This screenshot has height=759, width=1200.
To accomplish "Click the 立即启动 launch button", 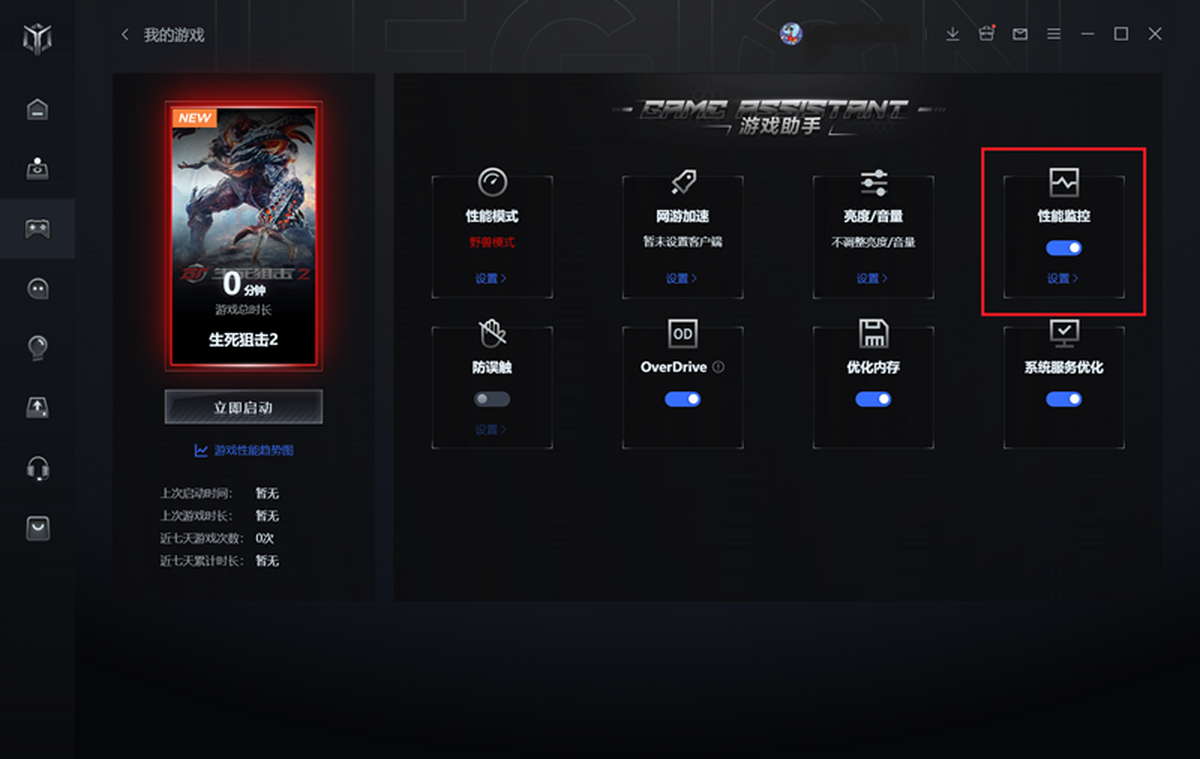I will 243,407.
